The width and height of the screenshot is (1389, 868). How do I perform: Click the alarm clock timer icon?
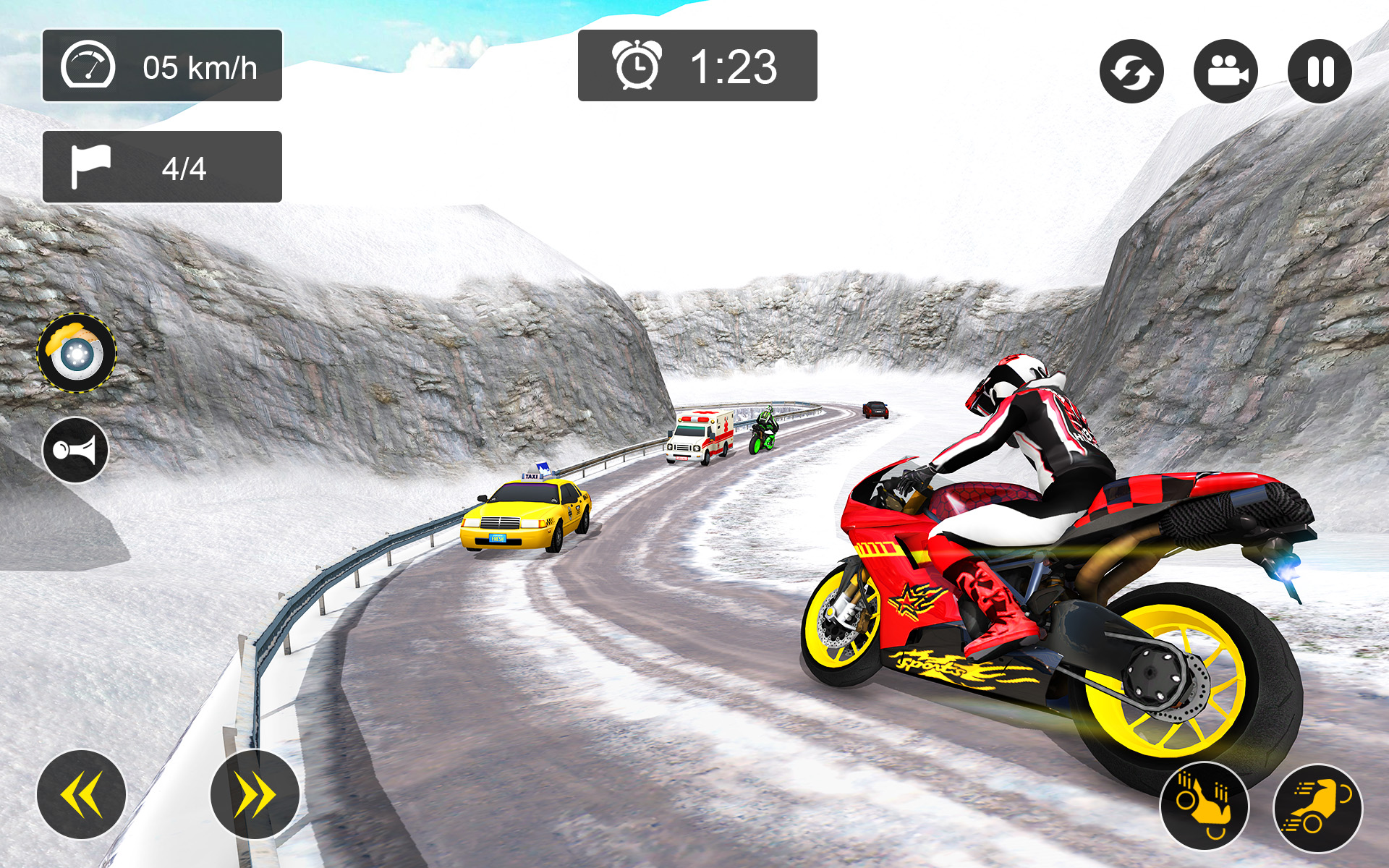coord(635,67)
